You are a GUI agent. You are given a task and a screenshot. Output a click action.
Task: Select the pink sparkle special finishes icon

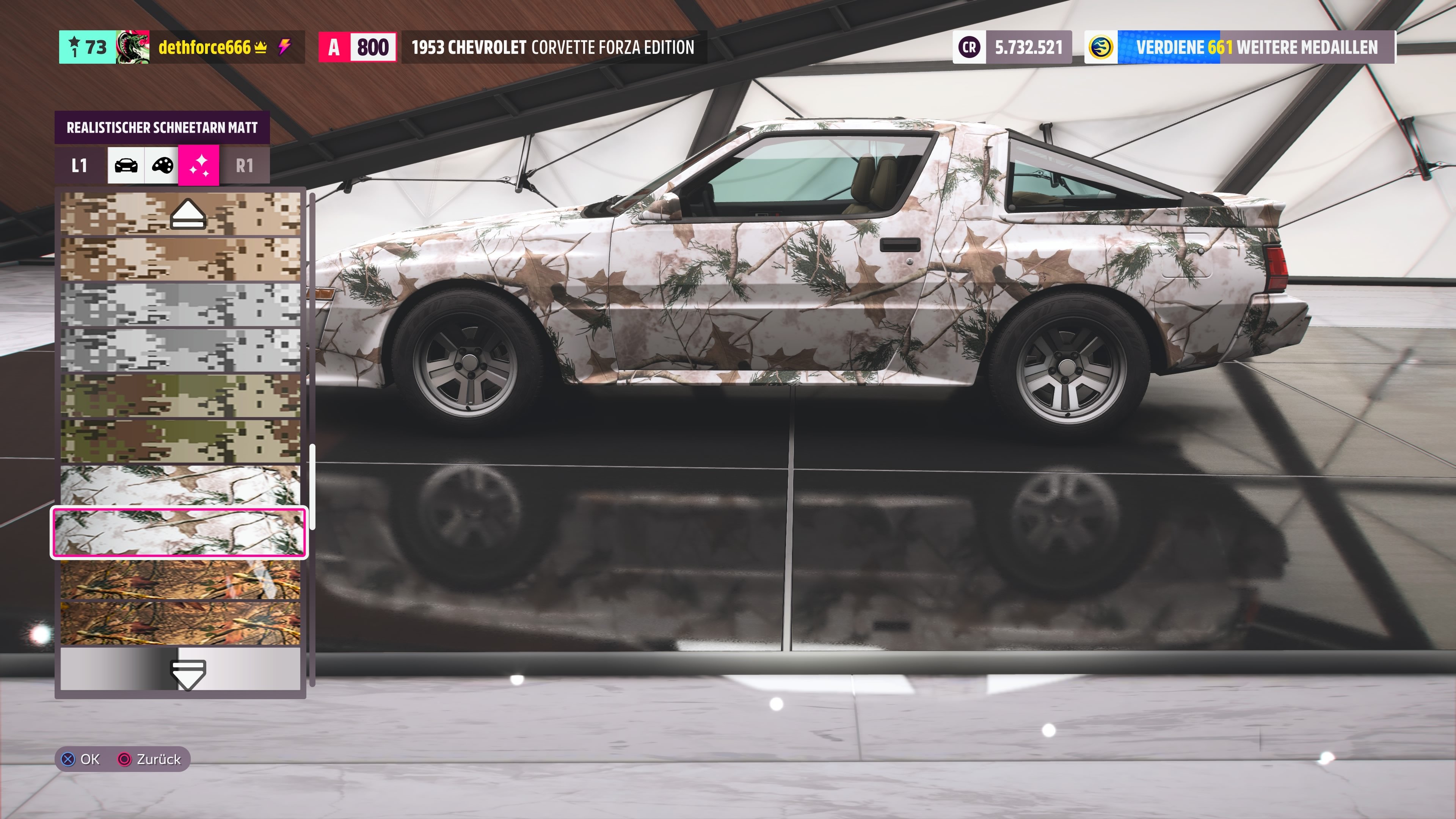coord(201,165)
